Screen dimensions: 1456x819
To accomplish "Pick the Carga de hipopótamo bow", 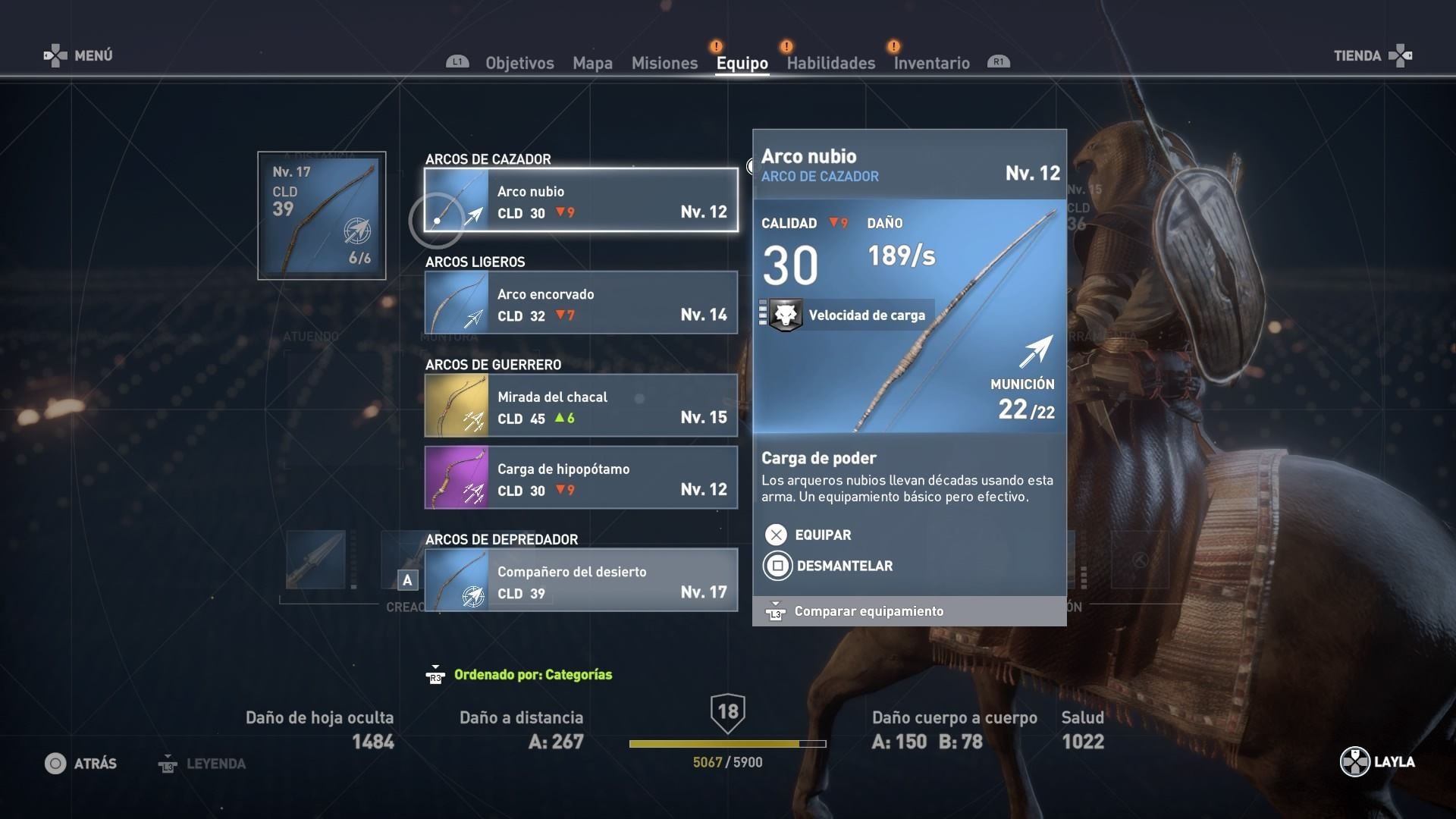I will point(581,478).
